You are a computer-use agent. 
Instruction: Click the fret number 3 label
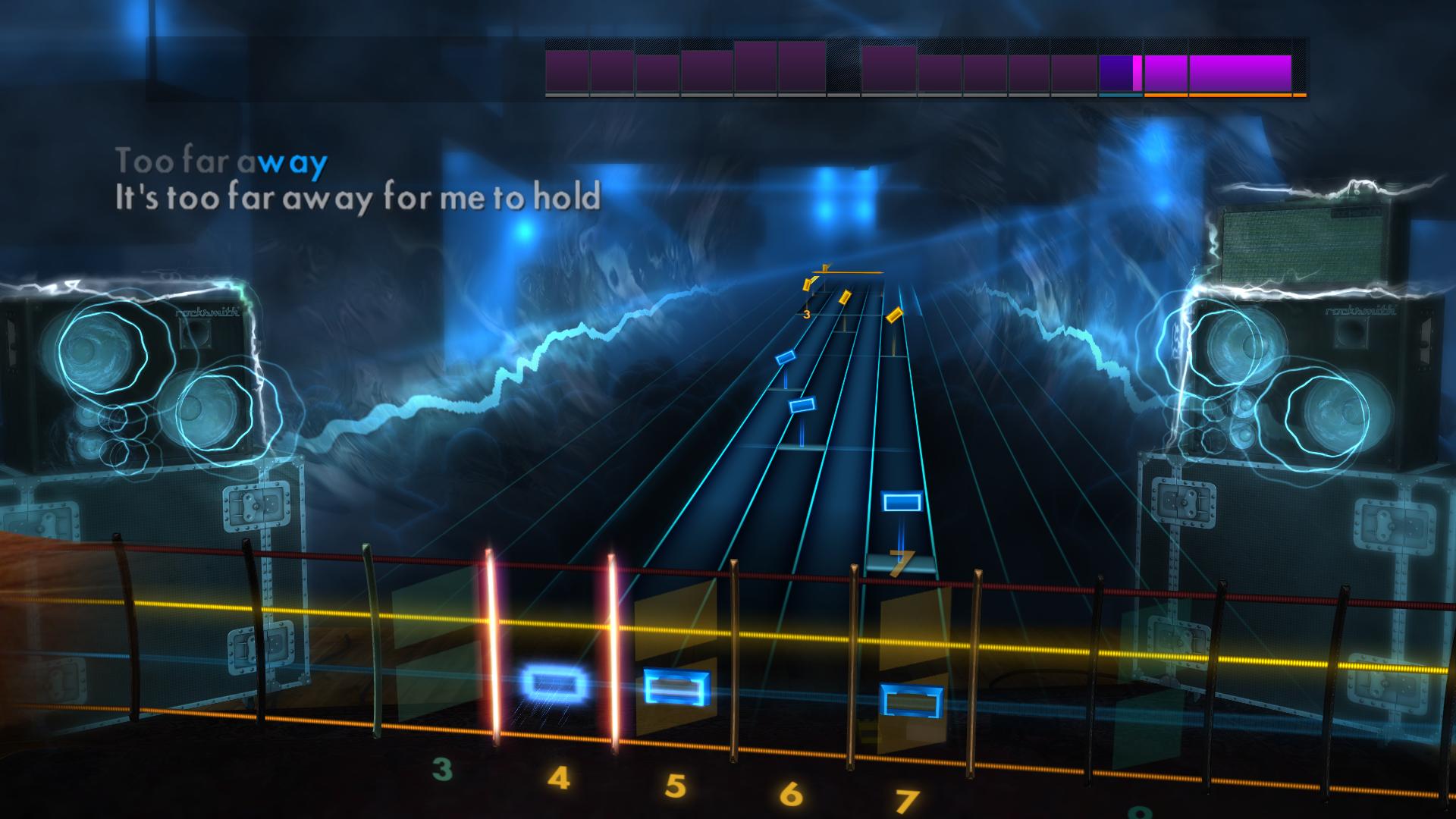(x=441, y=771)
